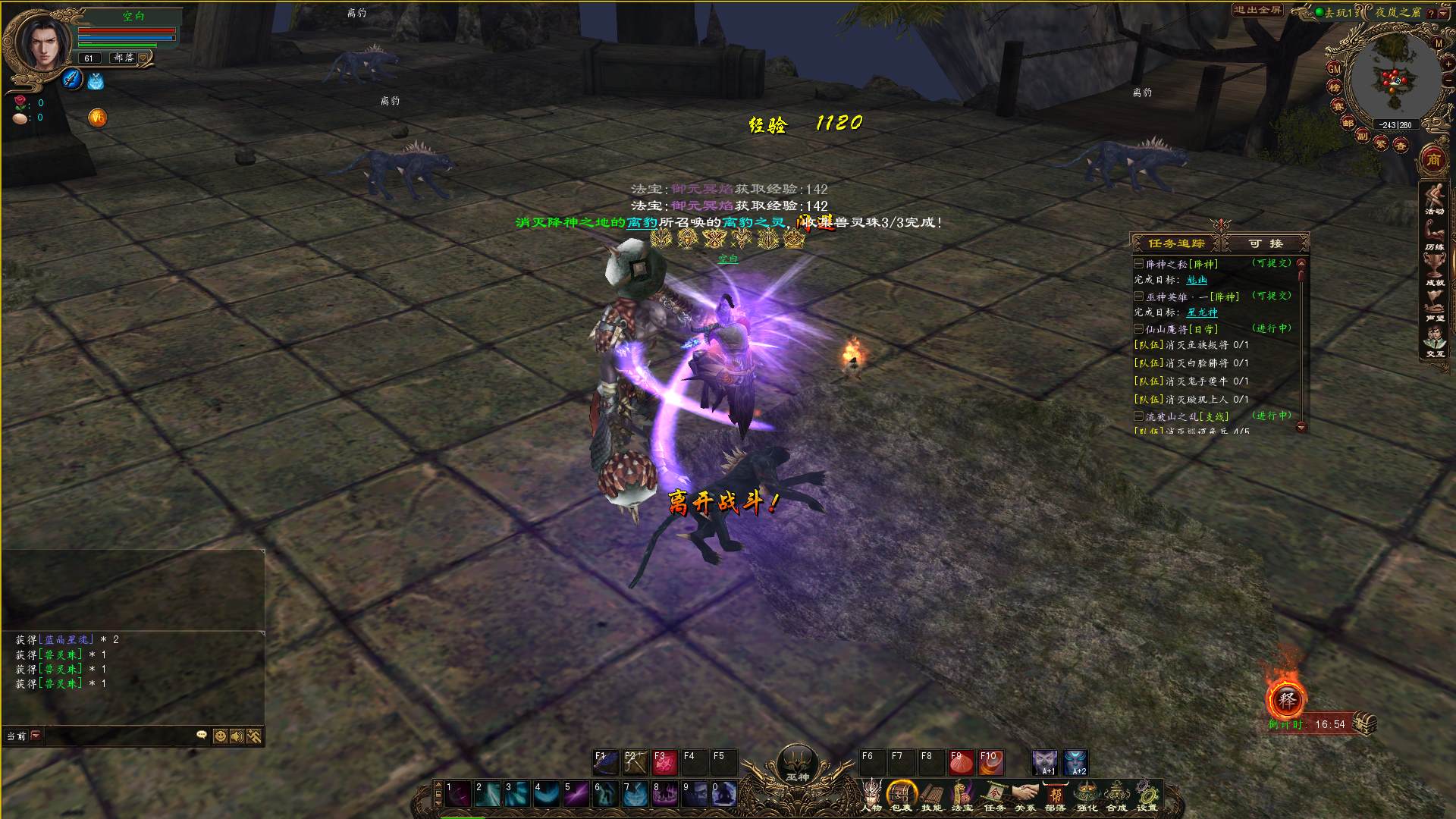Activate the skill in hotbar slot 5

coord(576,794)
